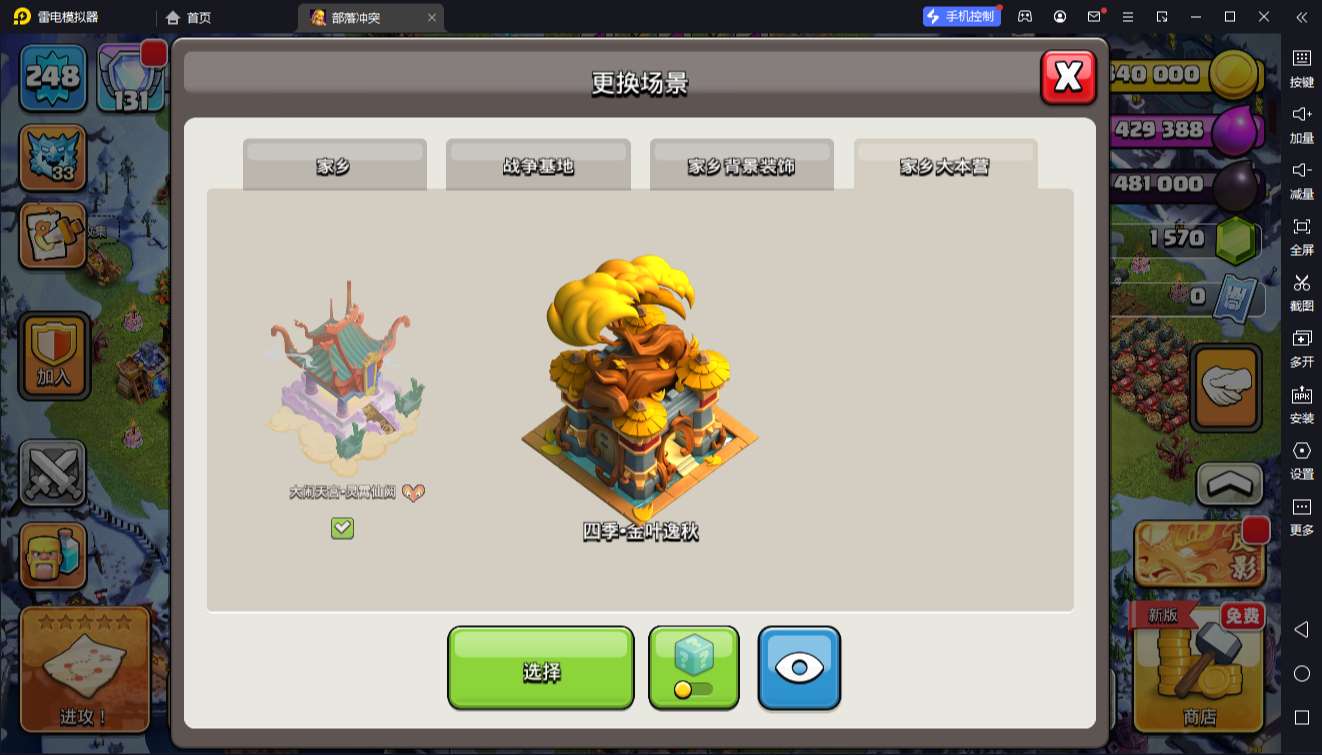
Task: Click the experience level 248 badge
Action: click(53, 78)
